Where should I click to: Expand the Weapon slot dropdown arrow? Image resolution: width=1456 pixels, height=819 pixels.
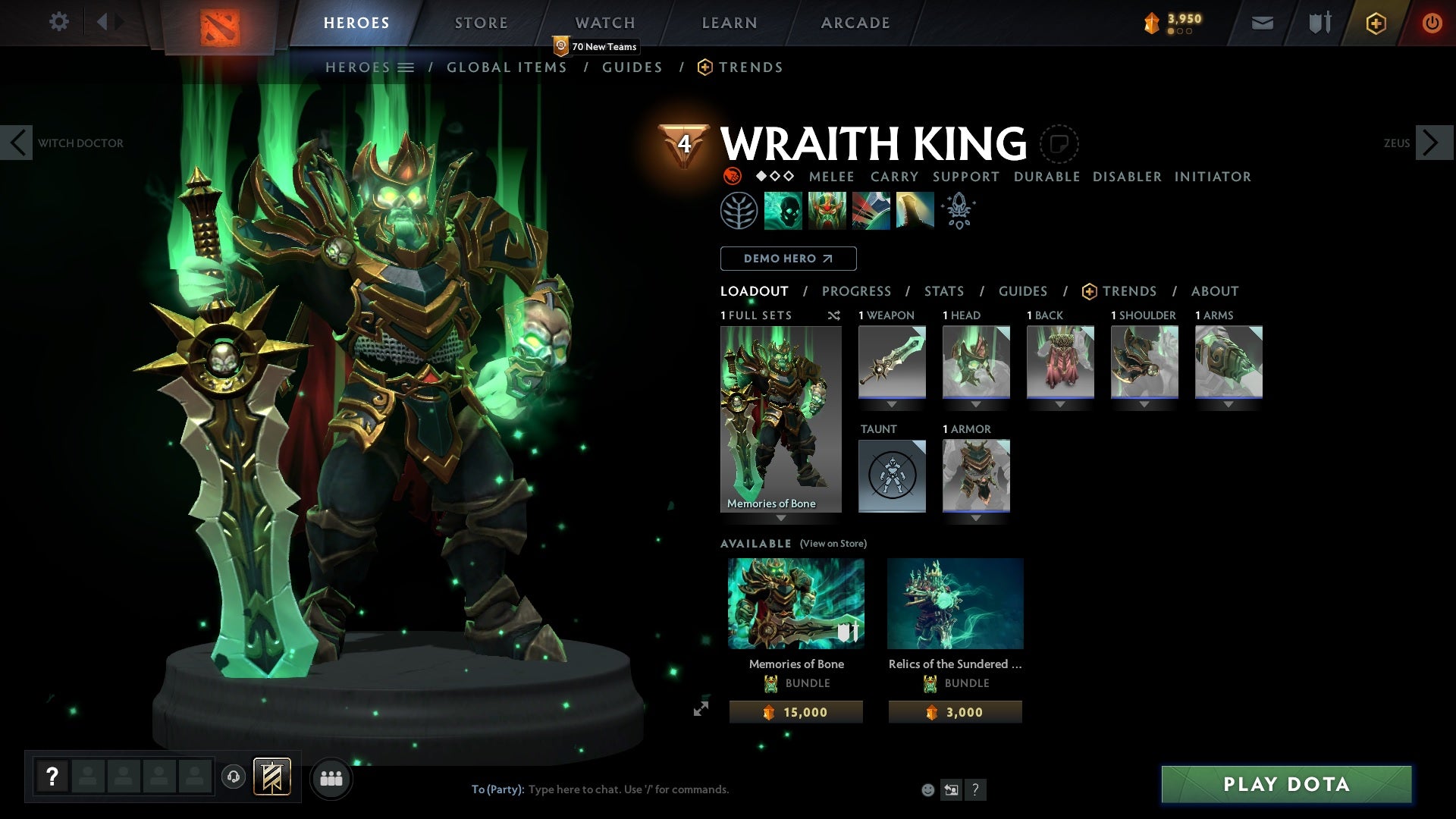tap(892, 403)
